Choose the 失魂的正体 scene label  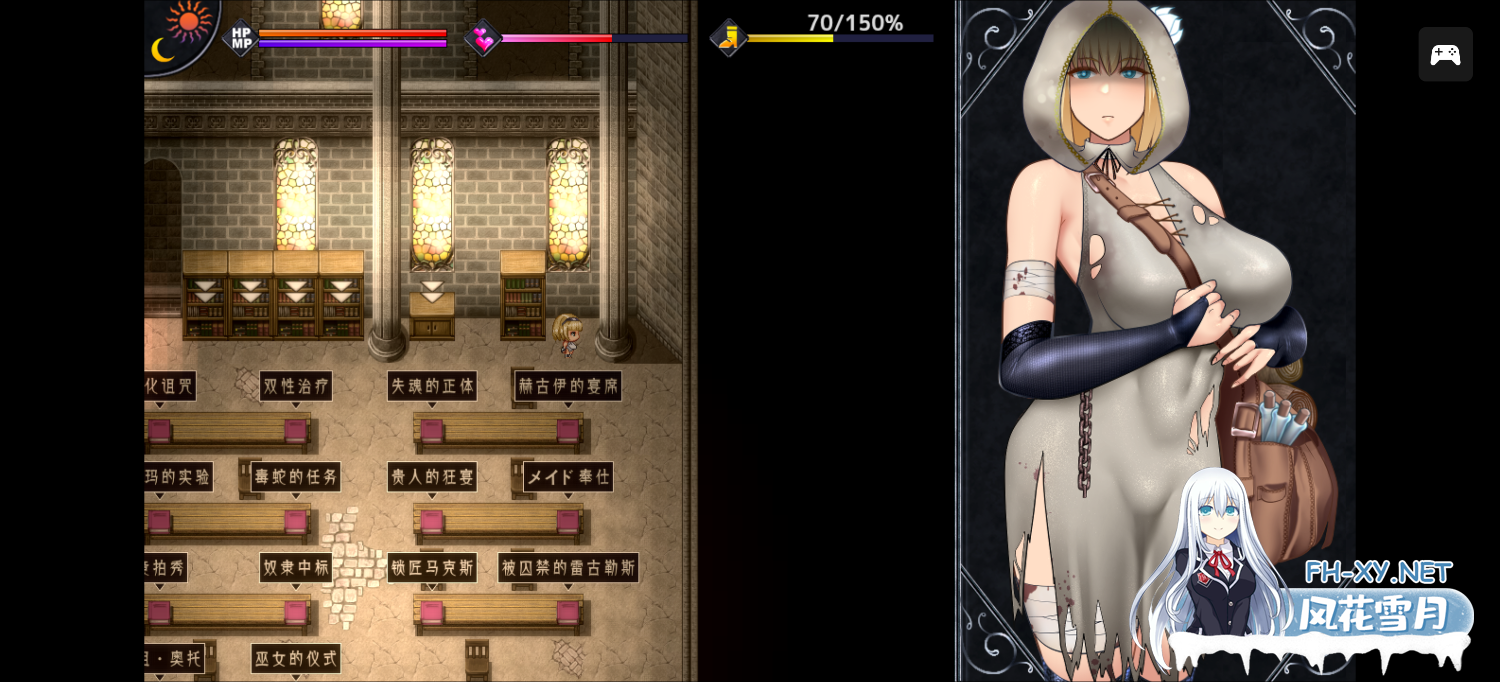tap(432, 386)
